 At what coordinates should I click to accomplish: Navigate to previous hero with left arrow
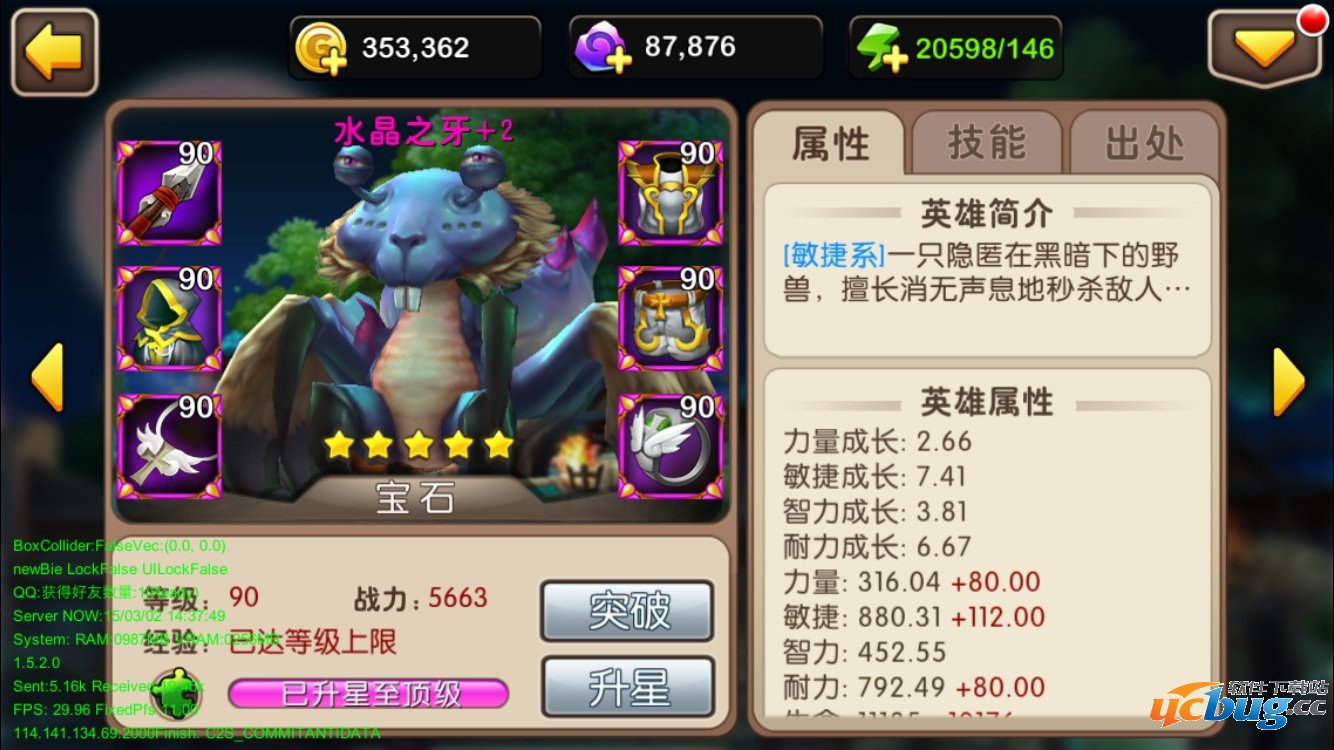[x=45, y=378]
